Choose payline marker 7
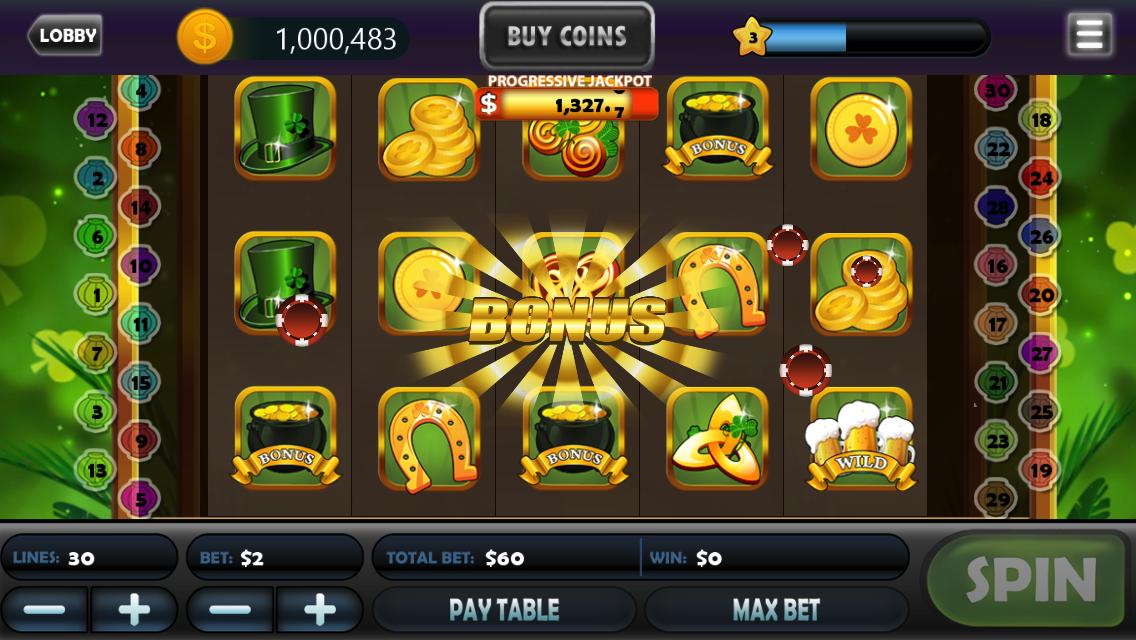The width and height of the screenshot is (1136, 640). (x=97, y=353)
